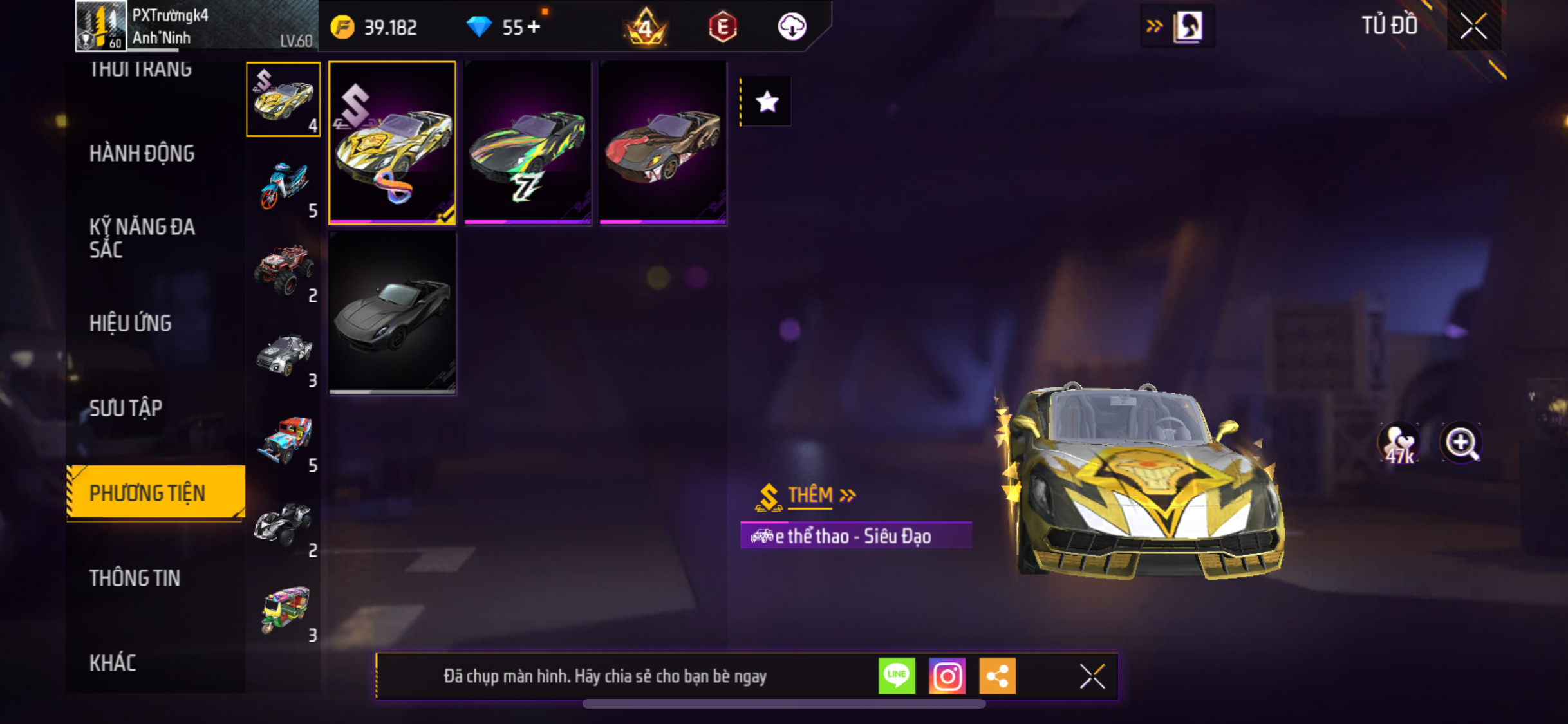Go to the Sưu Tập category
The width and height of the screenshot is (1568, 724).
click(126, 408)
